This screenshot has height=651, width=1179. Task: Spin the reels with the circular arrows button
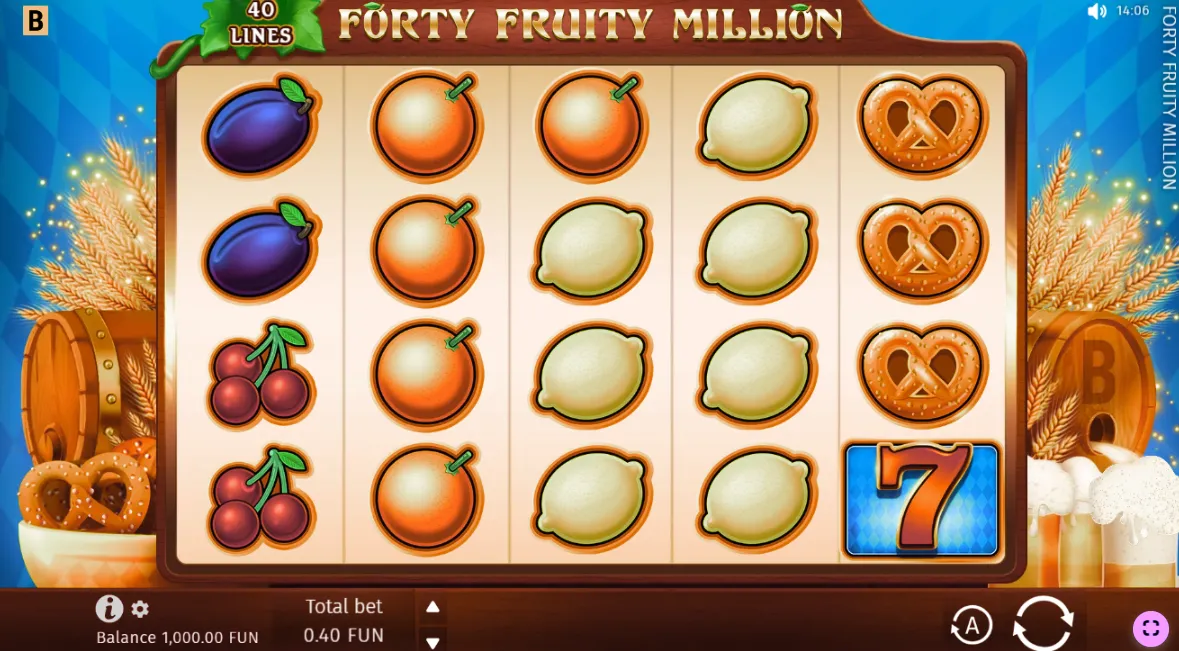click(1043, 624)
